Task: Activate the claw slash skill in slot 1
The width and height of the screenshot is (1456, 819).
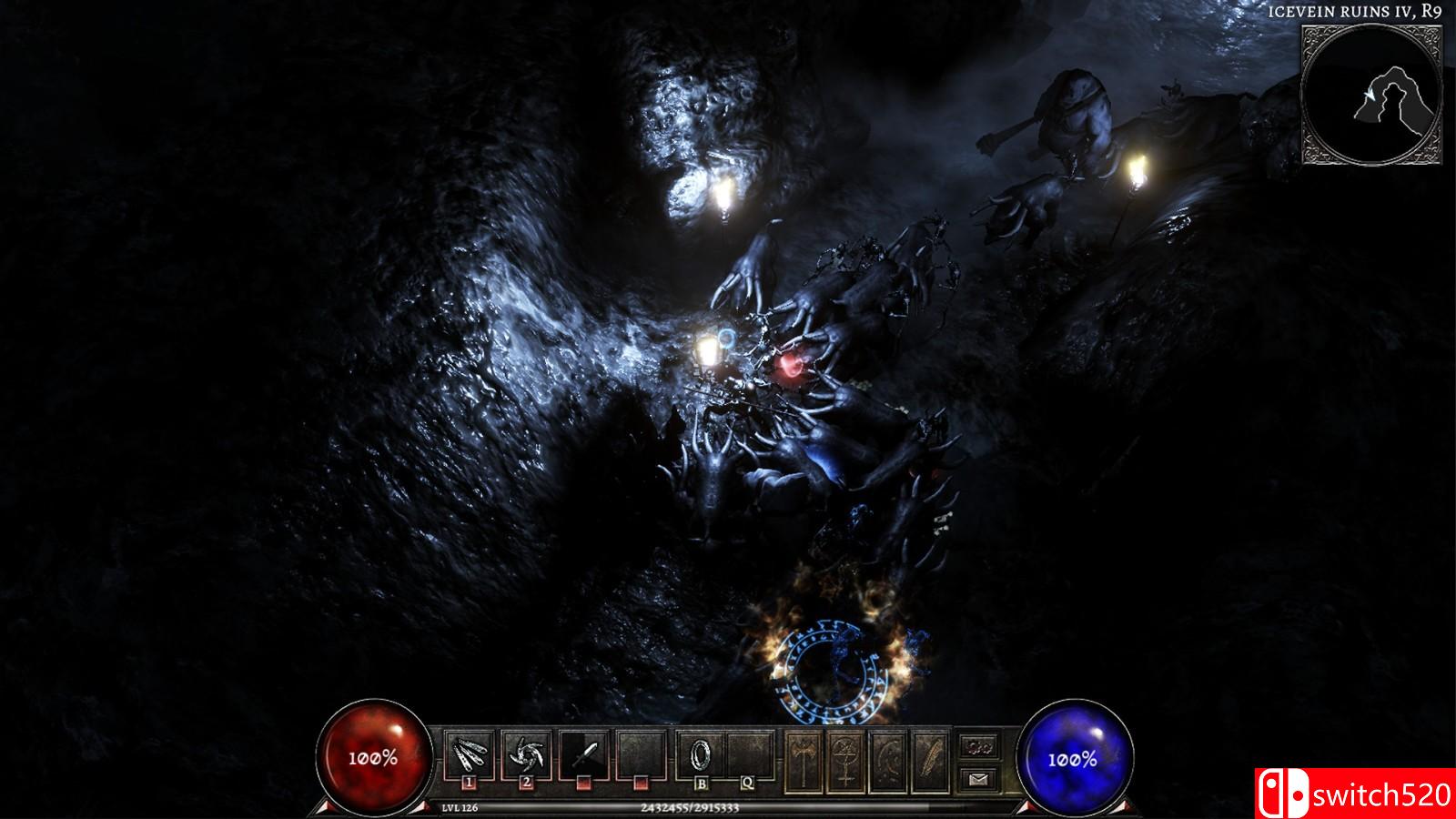Action: (x=470, y=753)
